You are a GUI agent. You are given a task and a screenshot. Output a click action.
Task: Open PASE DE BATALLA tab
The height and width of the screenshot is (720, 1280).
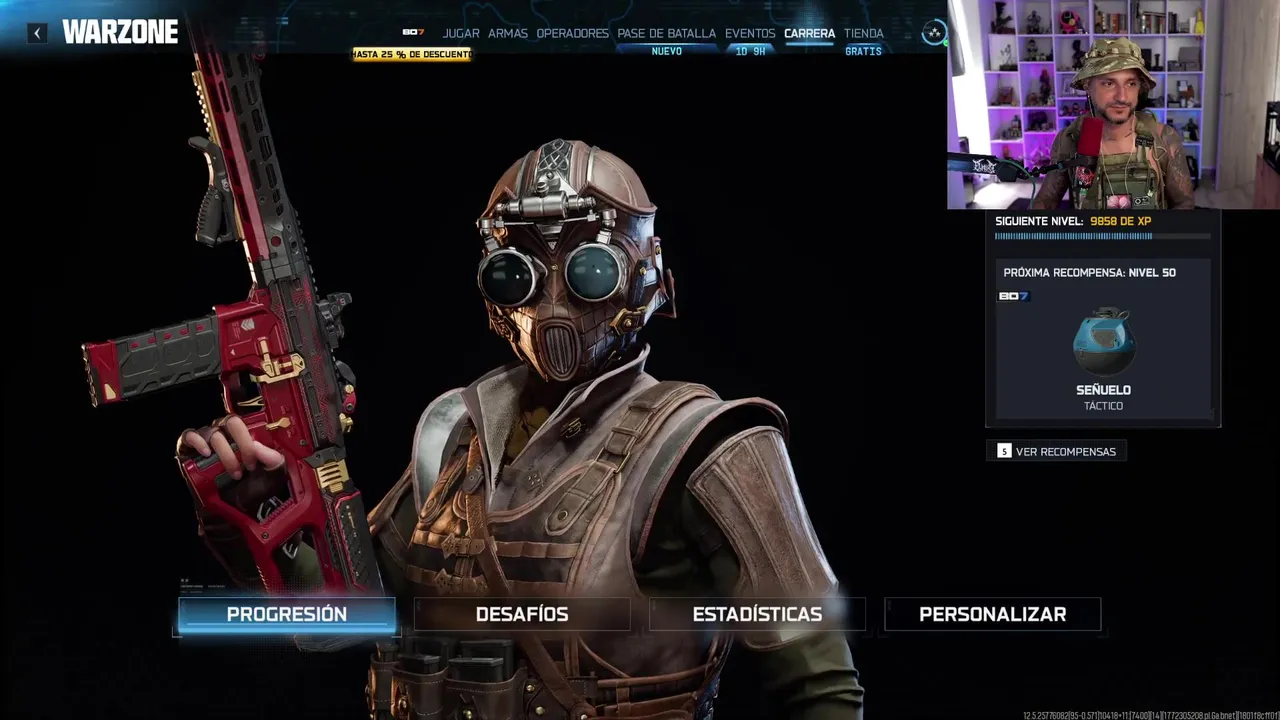666,33
